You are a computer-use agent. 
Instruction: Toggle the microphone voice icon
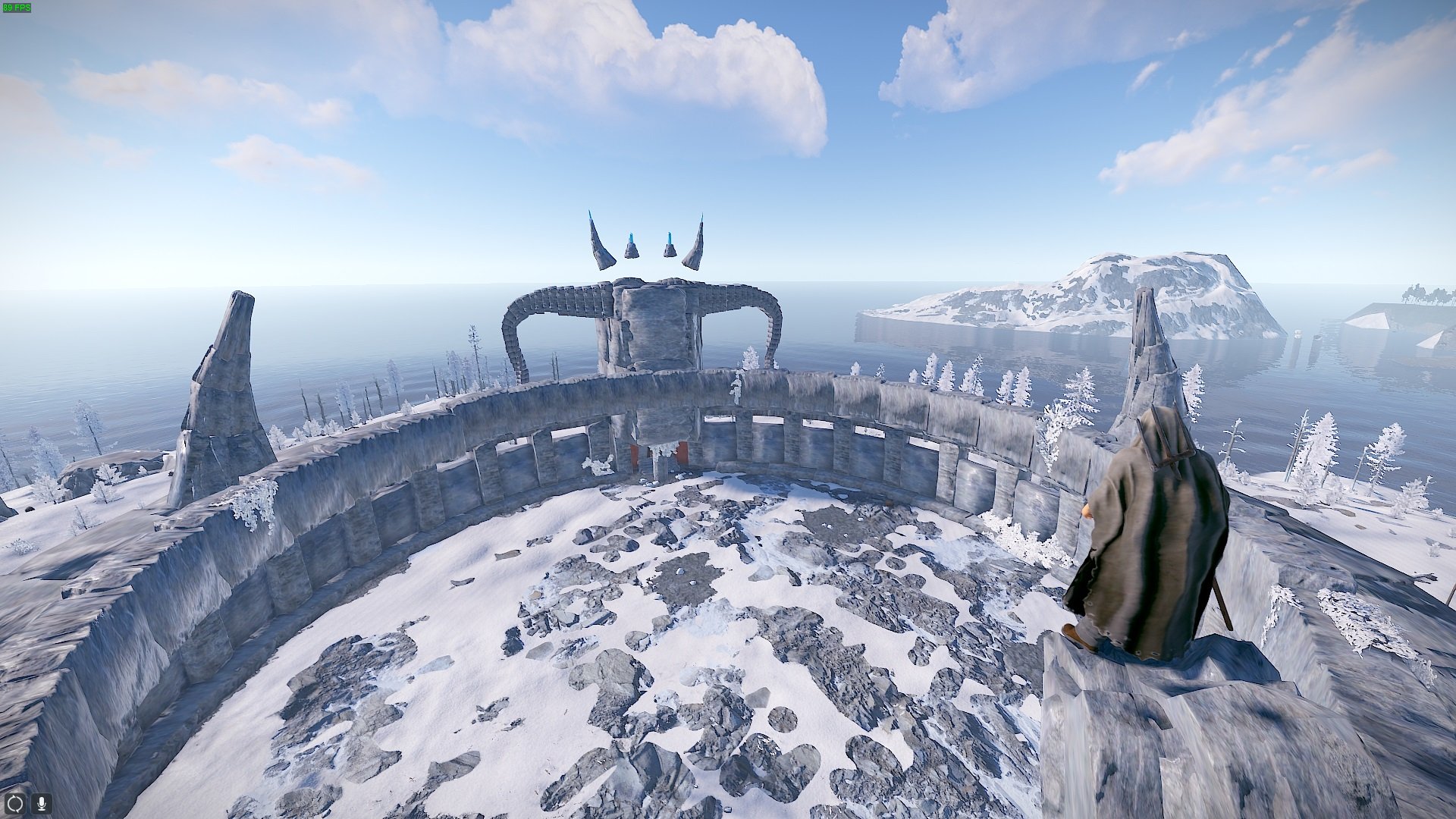click(41, 803)
